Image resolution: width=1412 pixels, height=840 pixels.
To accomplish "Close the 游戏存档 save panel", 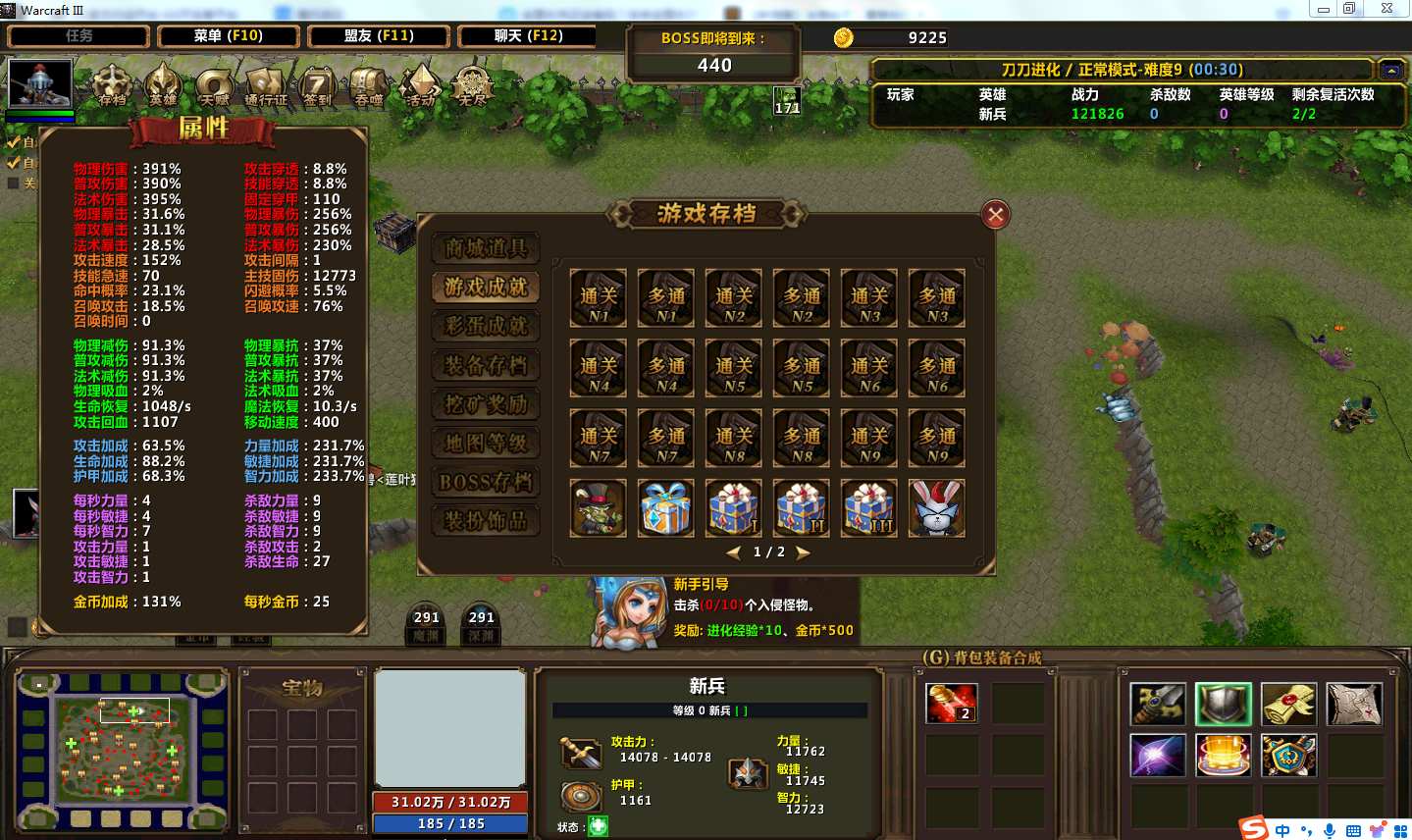I will (995, 215).
